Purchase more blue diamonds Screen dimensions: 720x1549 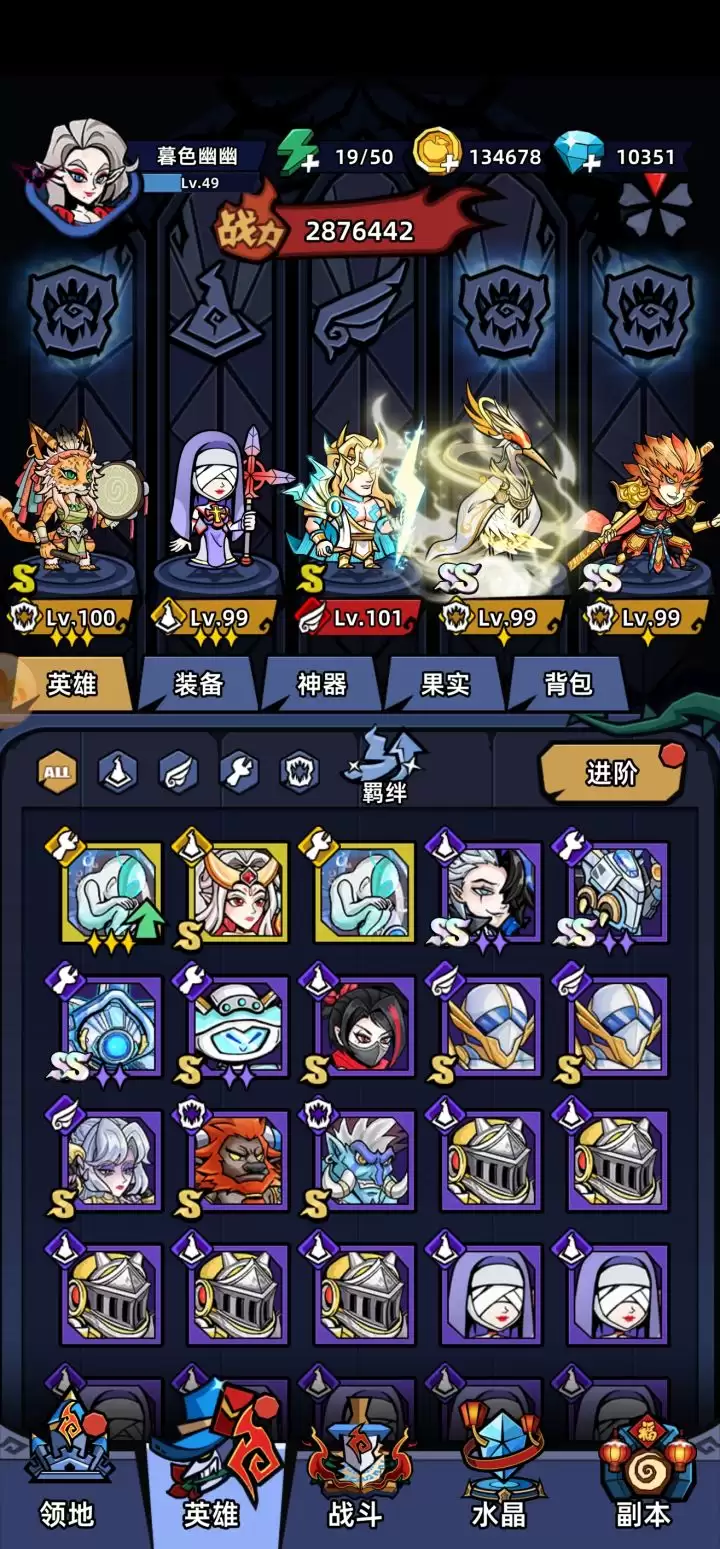coord(581,155)
